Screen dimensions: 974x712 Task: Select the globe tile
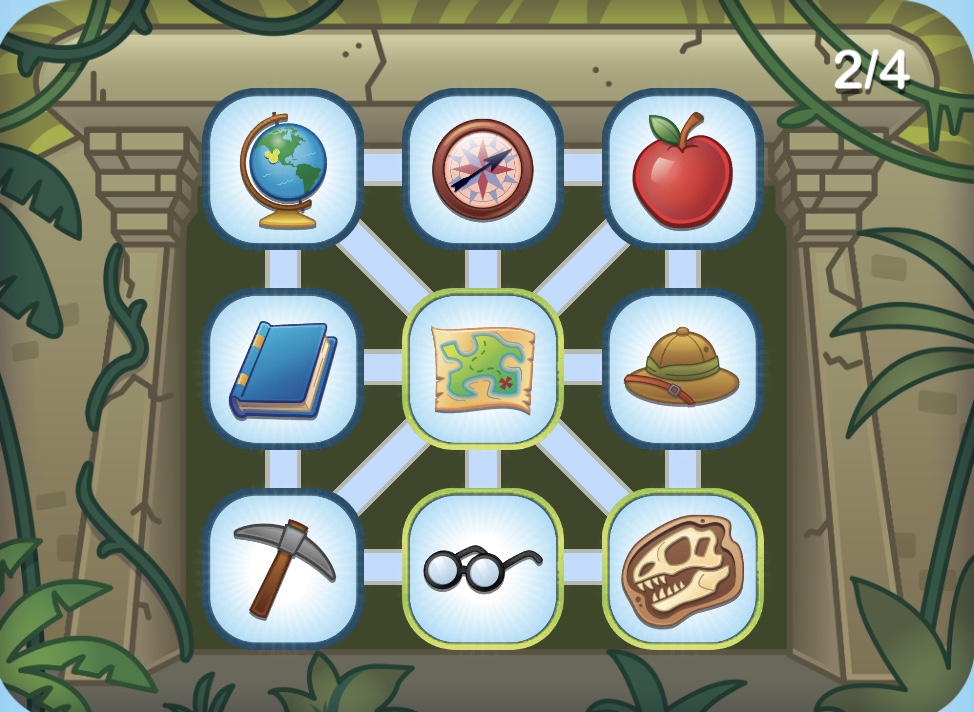(283, 169)
